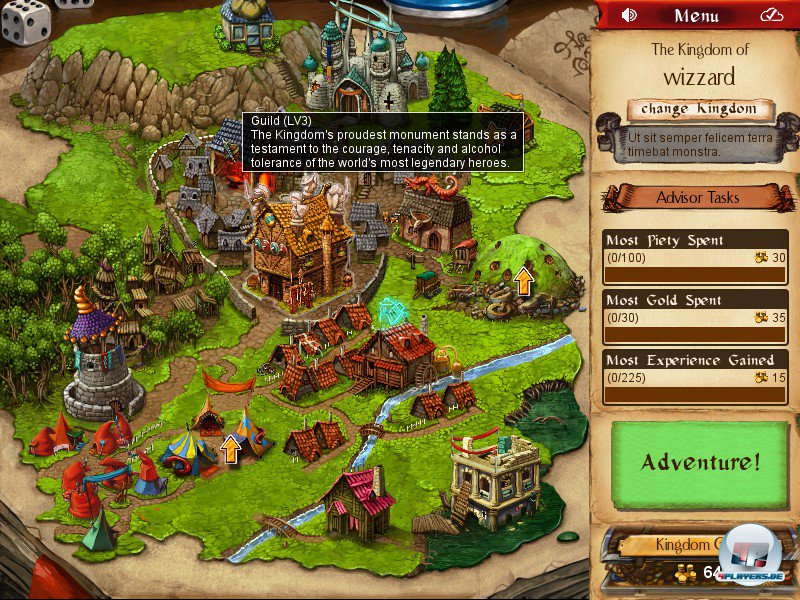This screenshot has width=800, height=600.
Task: Open the Advisor Tasks banner
Action: (698, 197)
